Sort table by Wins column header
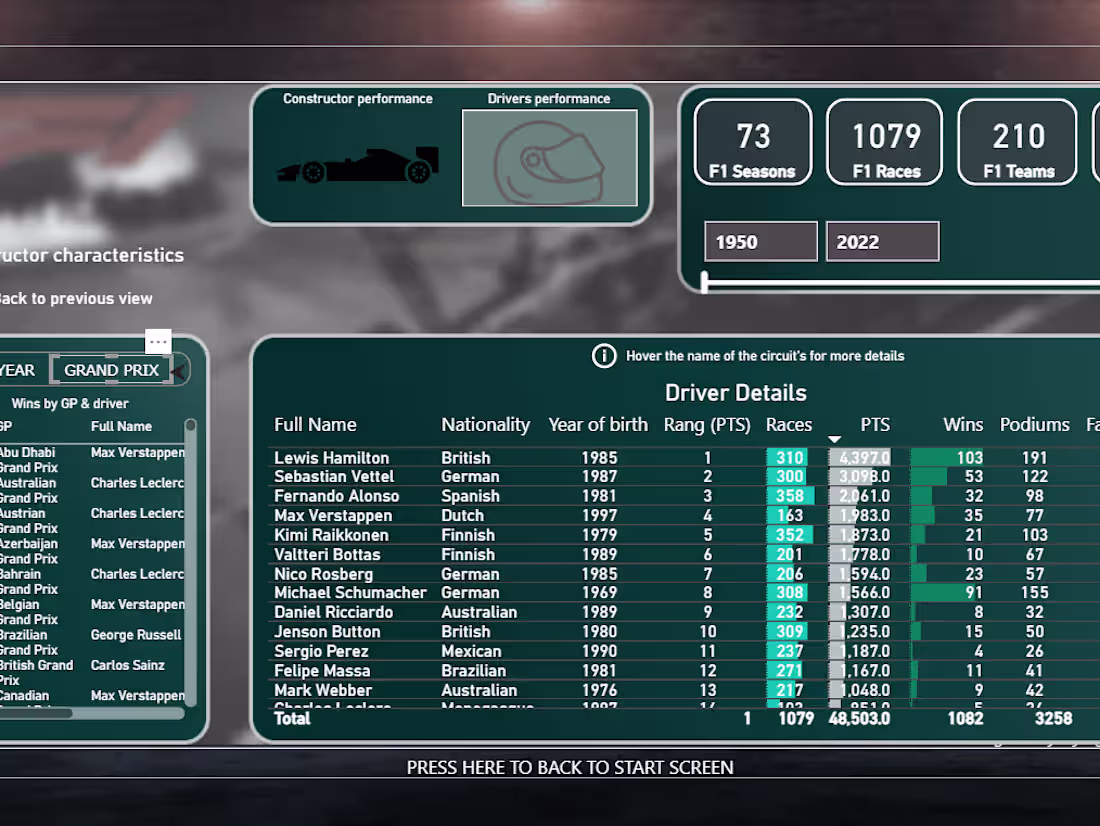 coord(963,425)
